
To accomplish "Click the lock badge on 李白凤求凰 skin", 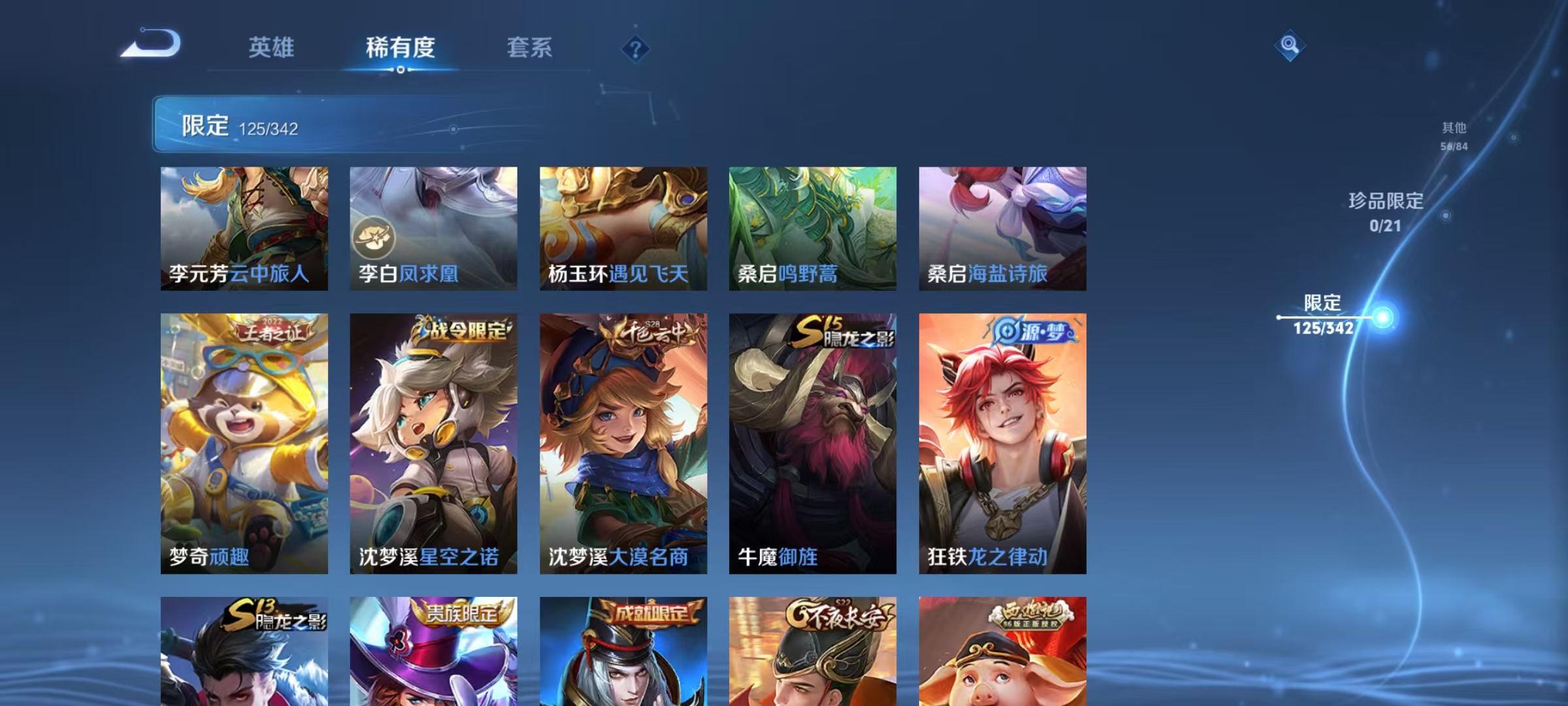I will coord(377,238).
